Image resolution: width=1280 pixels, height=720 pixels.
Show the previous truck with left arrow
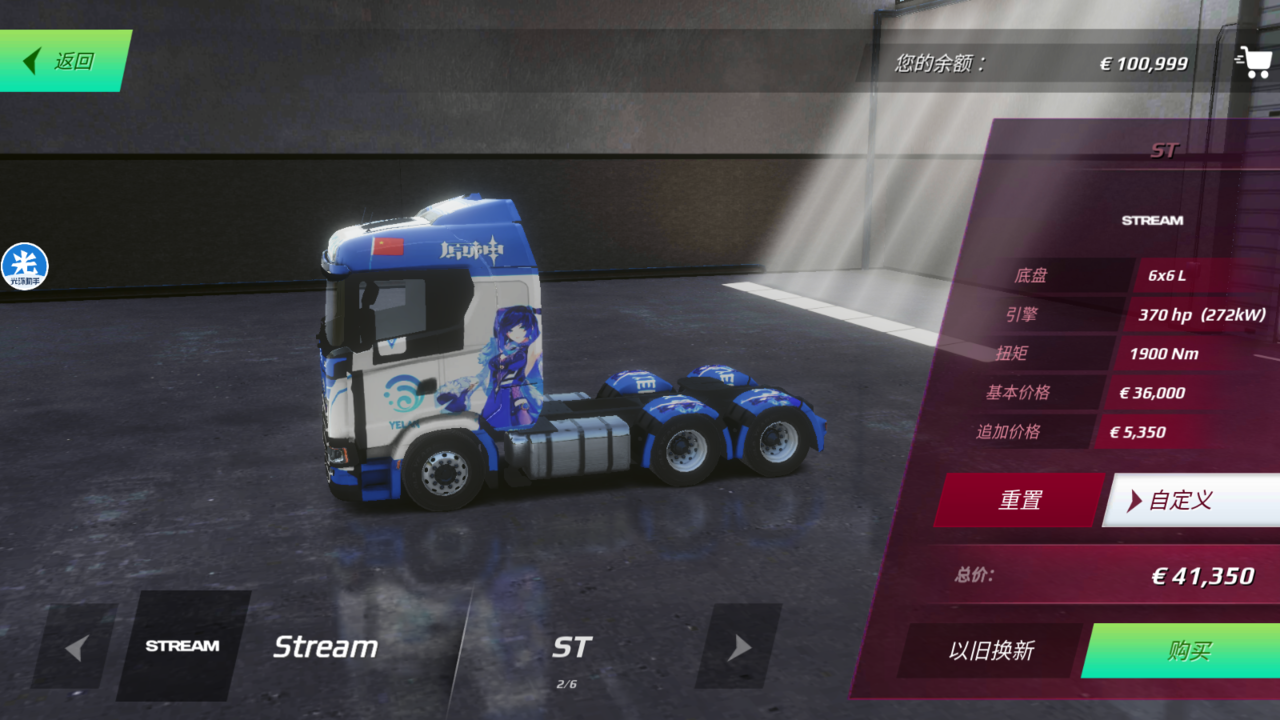click(x=75, y=647)
